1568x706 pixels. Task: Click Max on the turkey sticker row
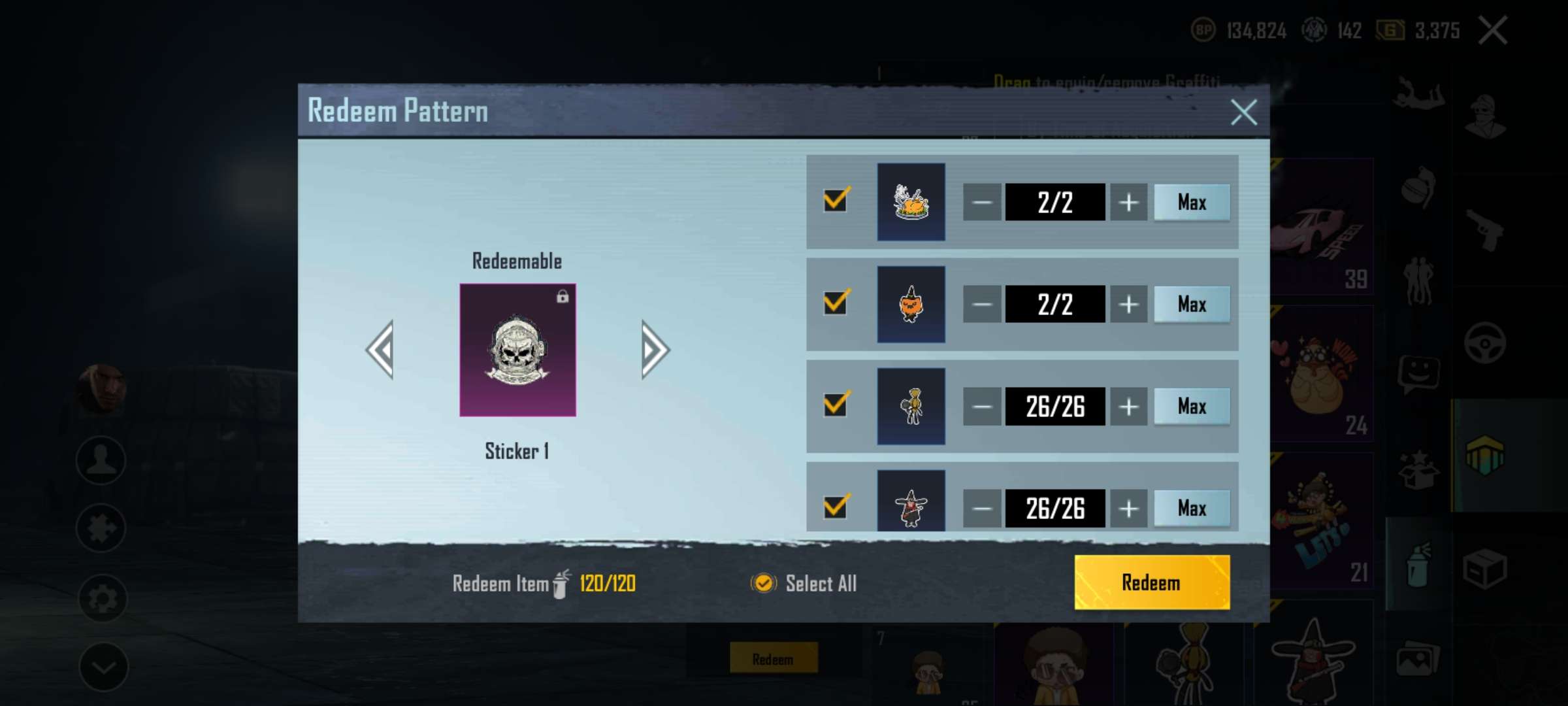click(1191, 203)
